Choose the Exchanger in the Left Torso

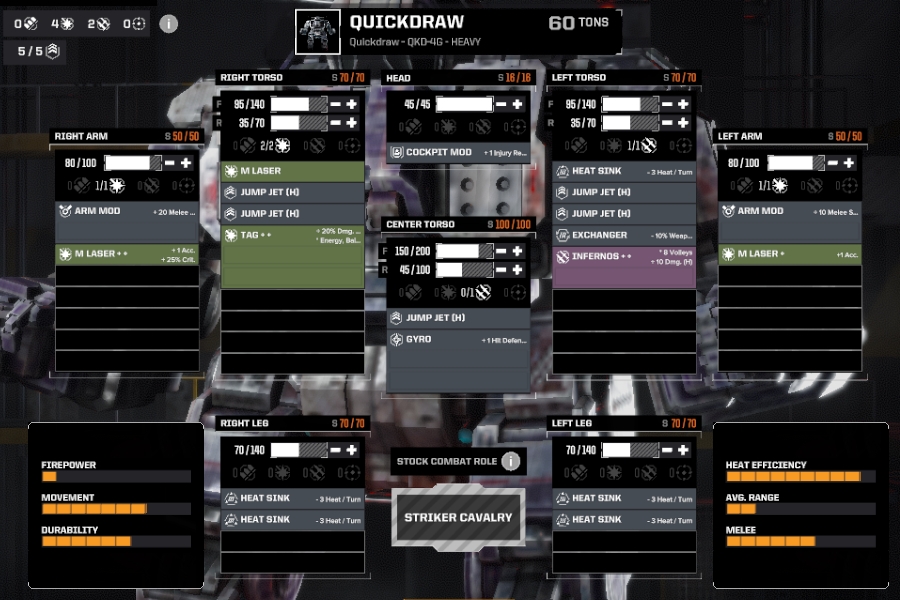624,235
